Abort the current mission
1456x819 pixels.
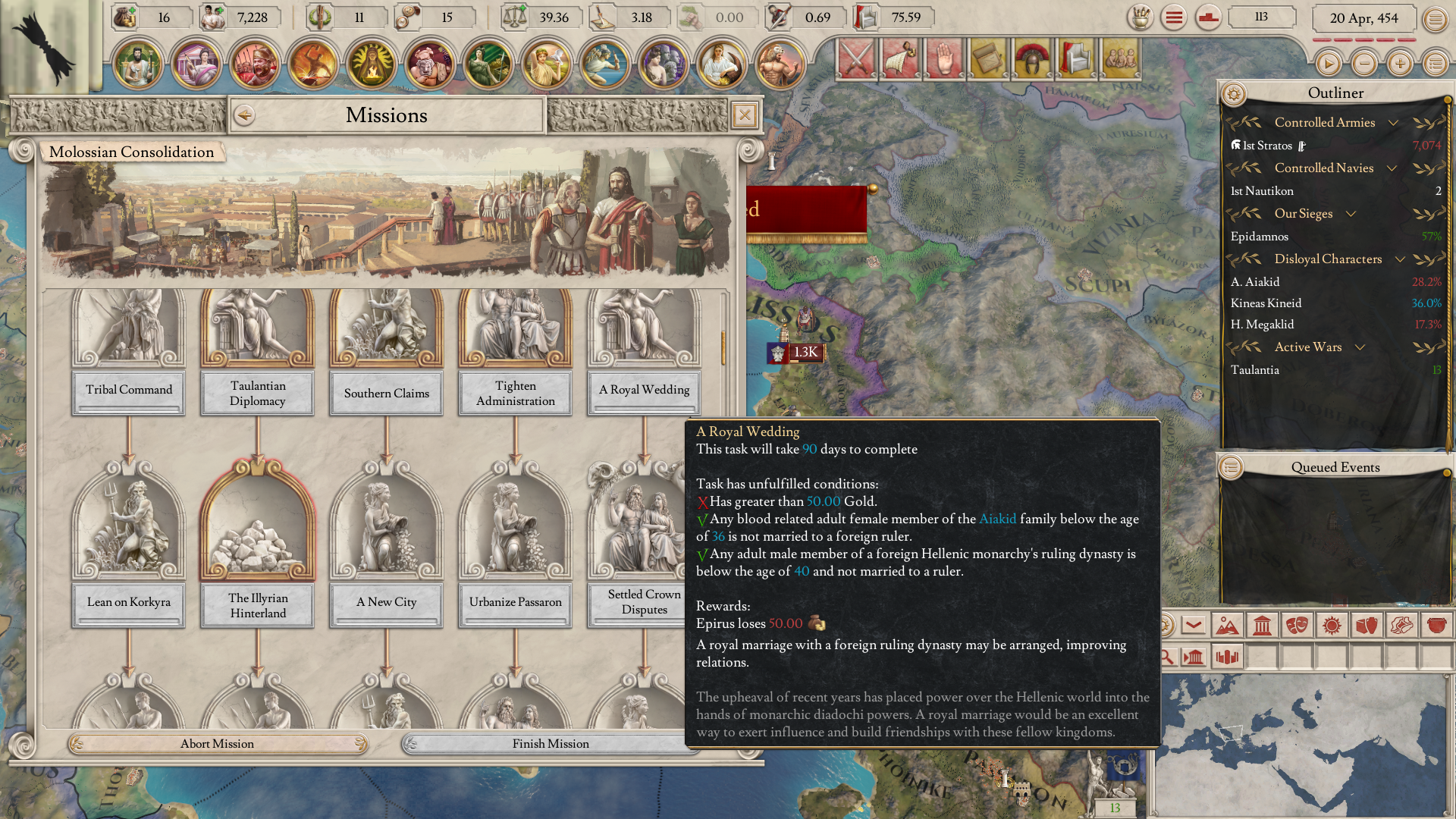(217, 744)
